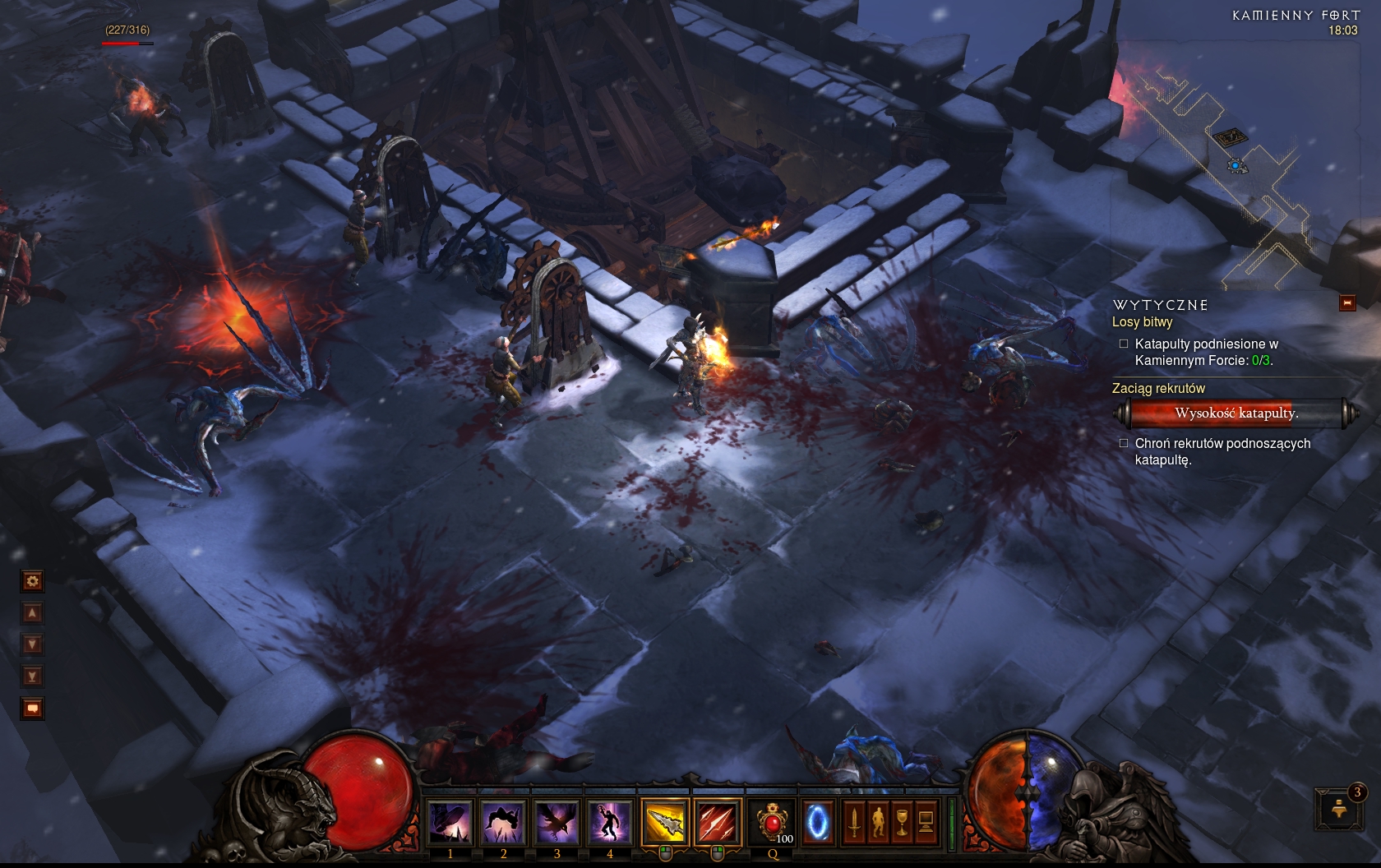1381x868 pixels.
Task: Activate the spiked boot skill in slot 1
Action: pos(450,821)
